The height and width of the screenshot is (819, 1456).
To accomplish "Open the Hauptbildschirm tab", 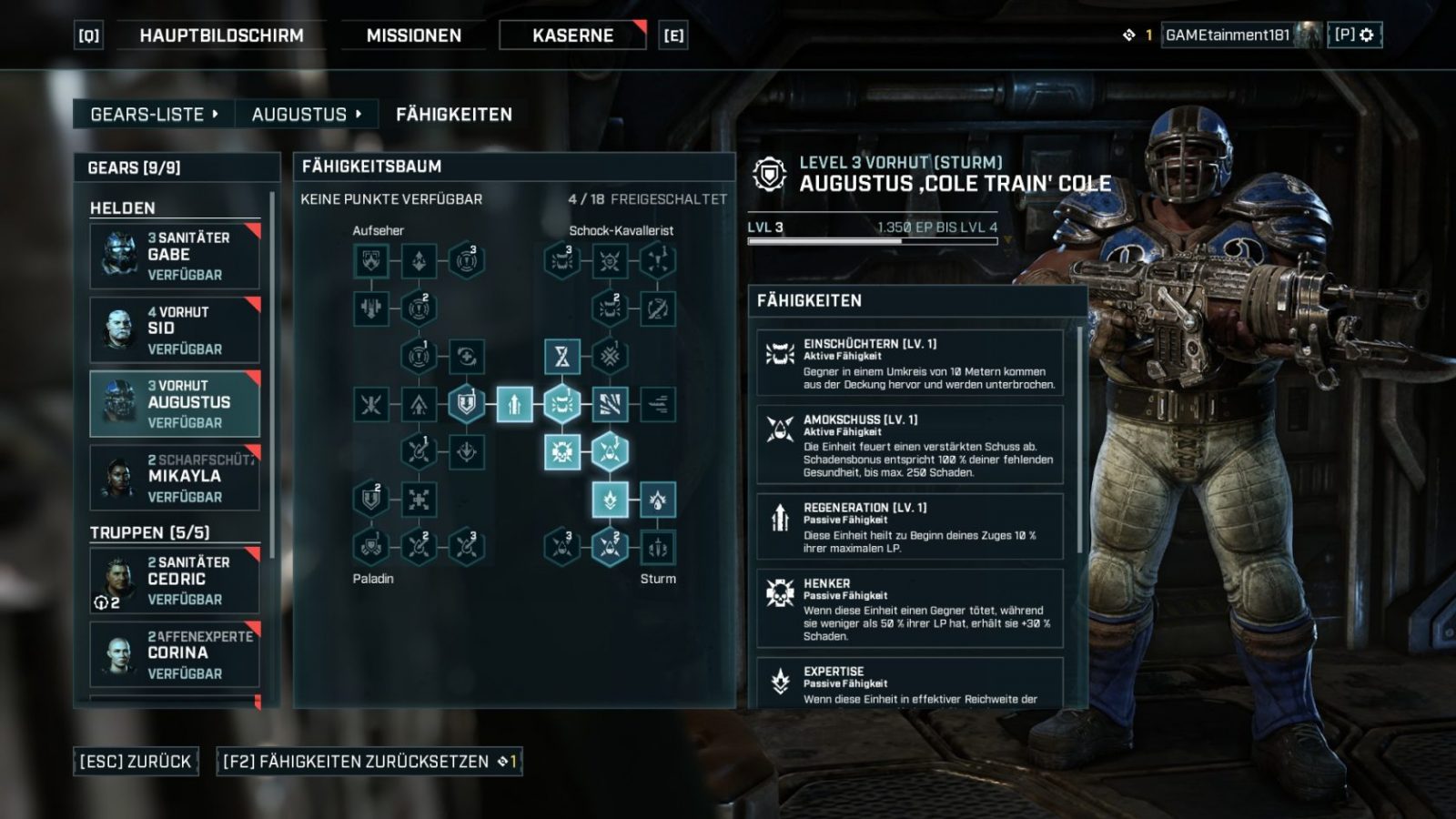I will [221, 35].
